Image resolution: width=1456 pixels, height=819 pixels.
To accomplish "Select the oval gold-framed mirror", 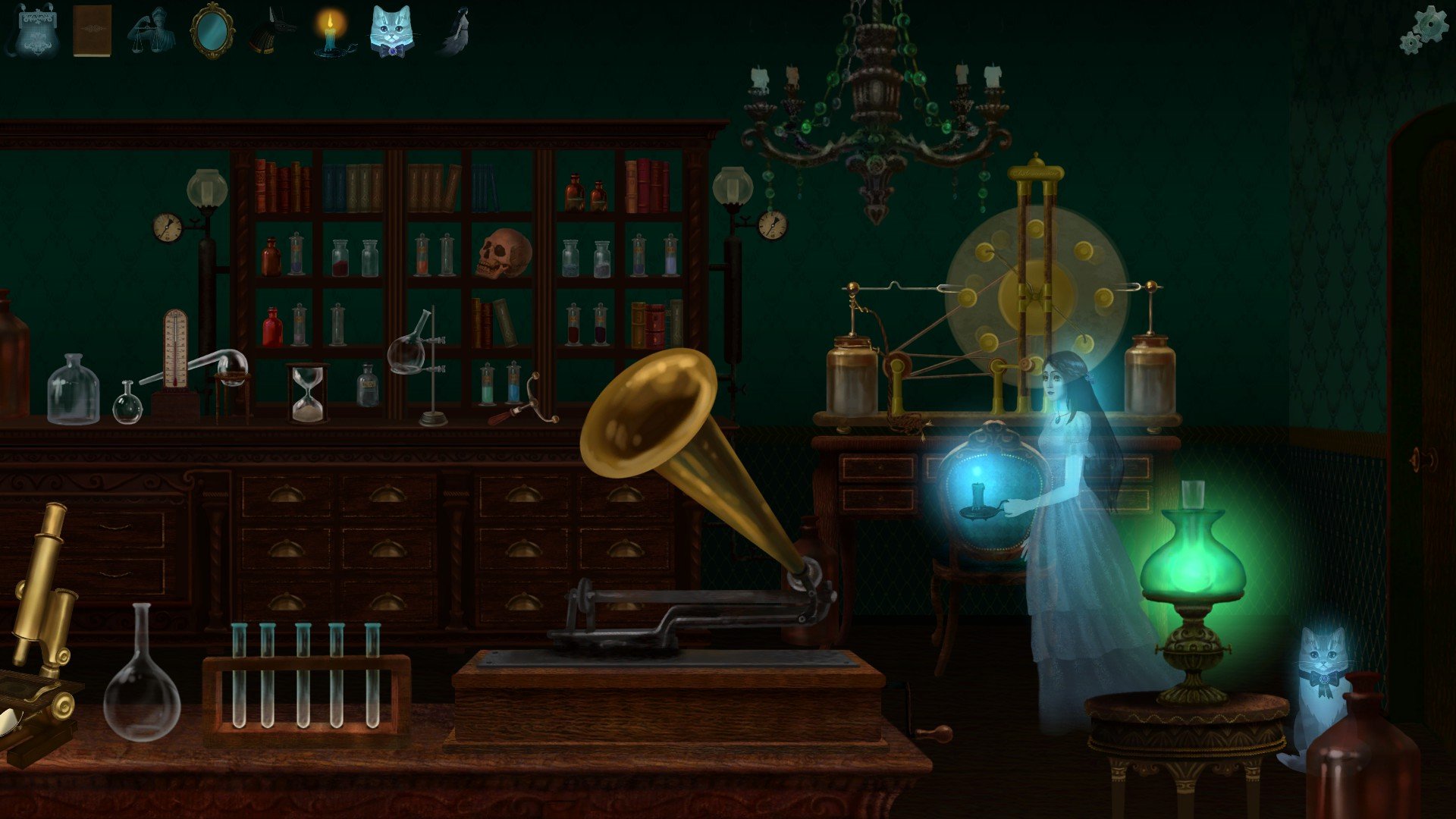I will [x=212, y=31].
